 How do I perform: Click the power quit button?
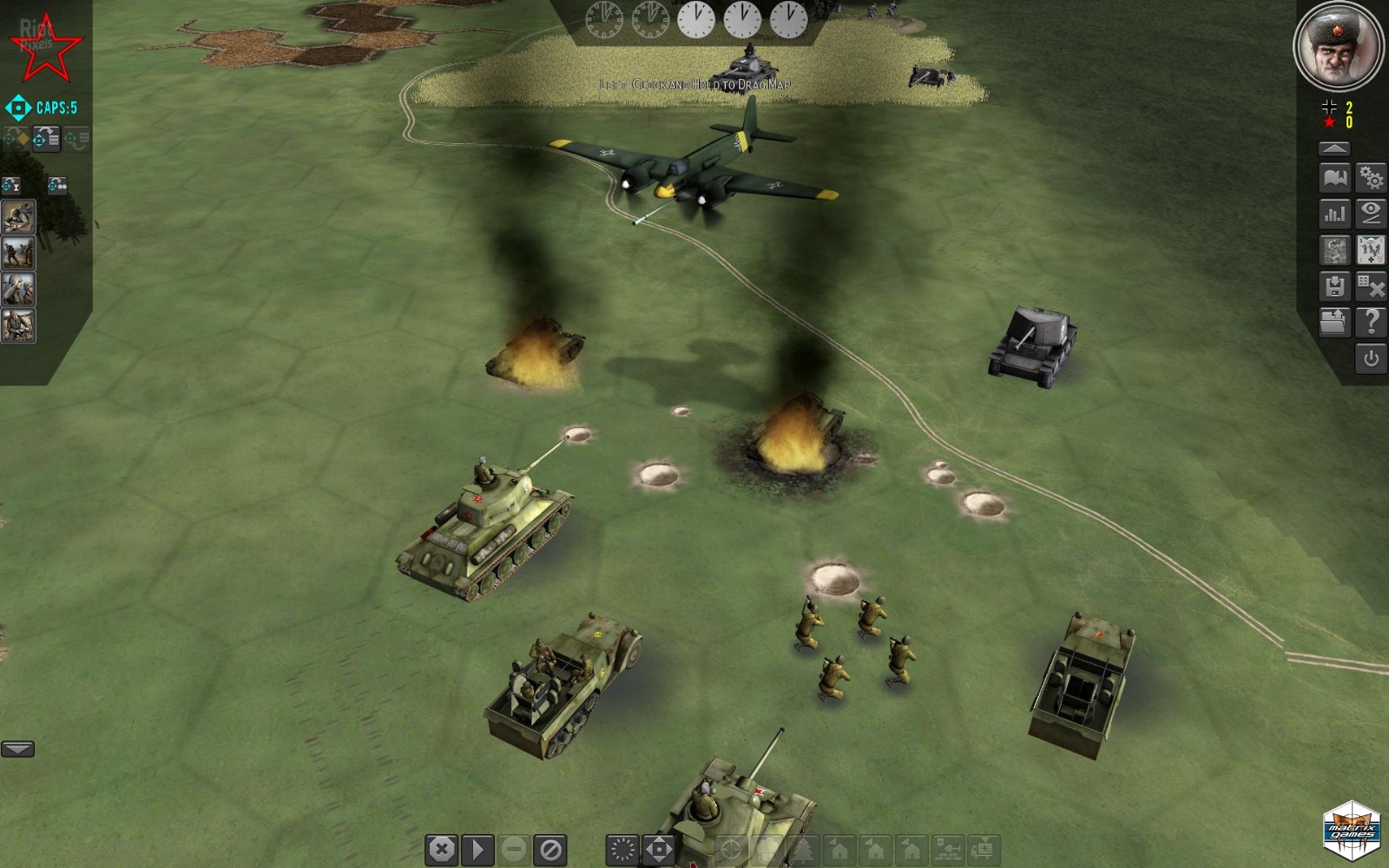(1371, 358)
